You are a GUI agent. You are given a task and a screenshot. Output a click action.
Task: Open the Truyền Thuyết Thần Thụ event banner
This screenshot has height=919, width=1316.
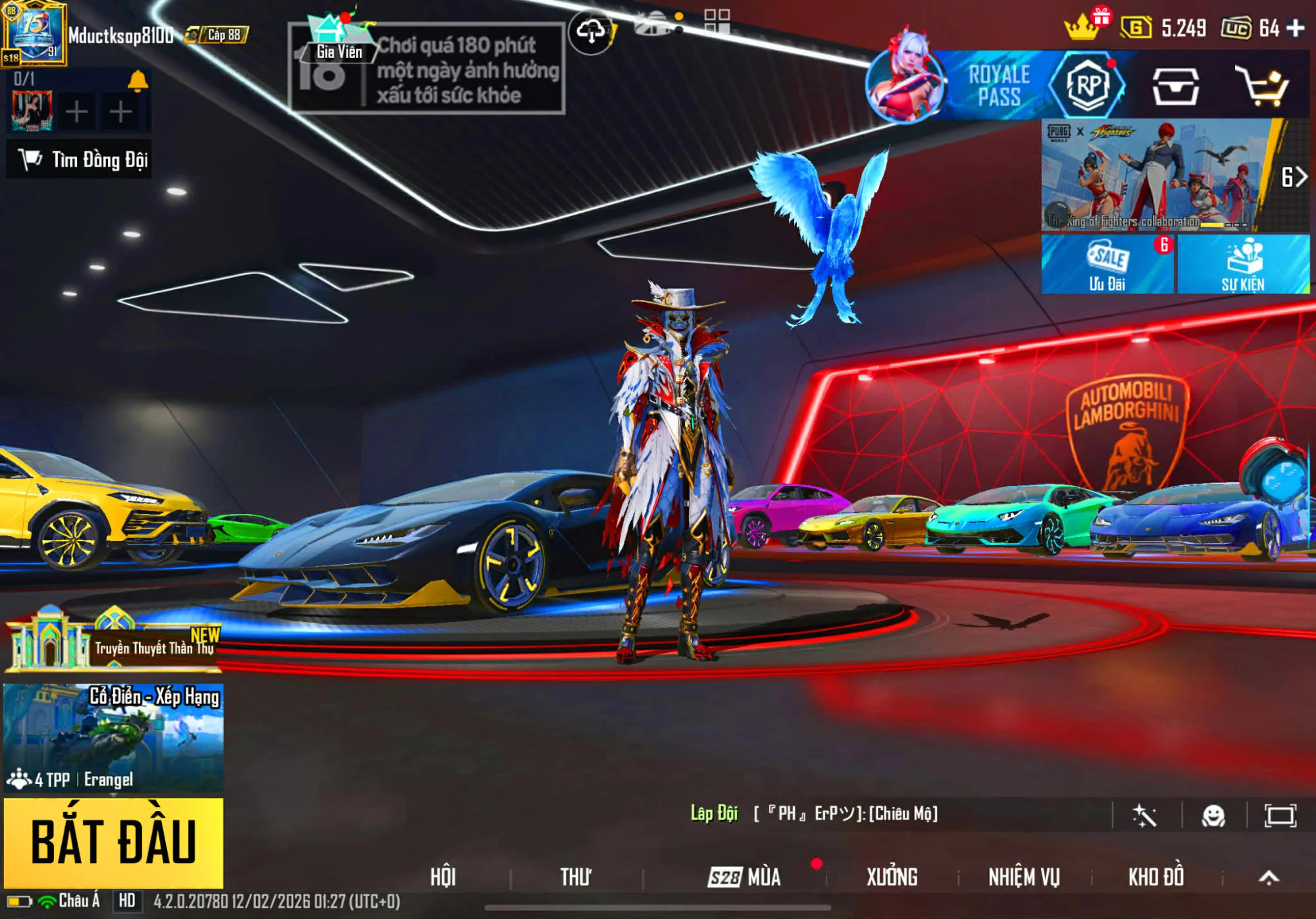[113, 643]
